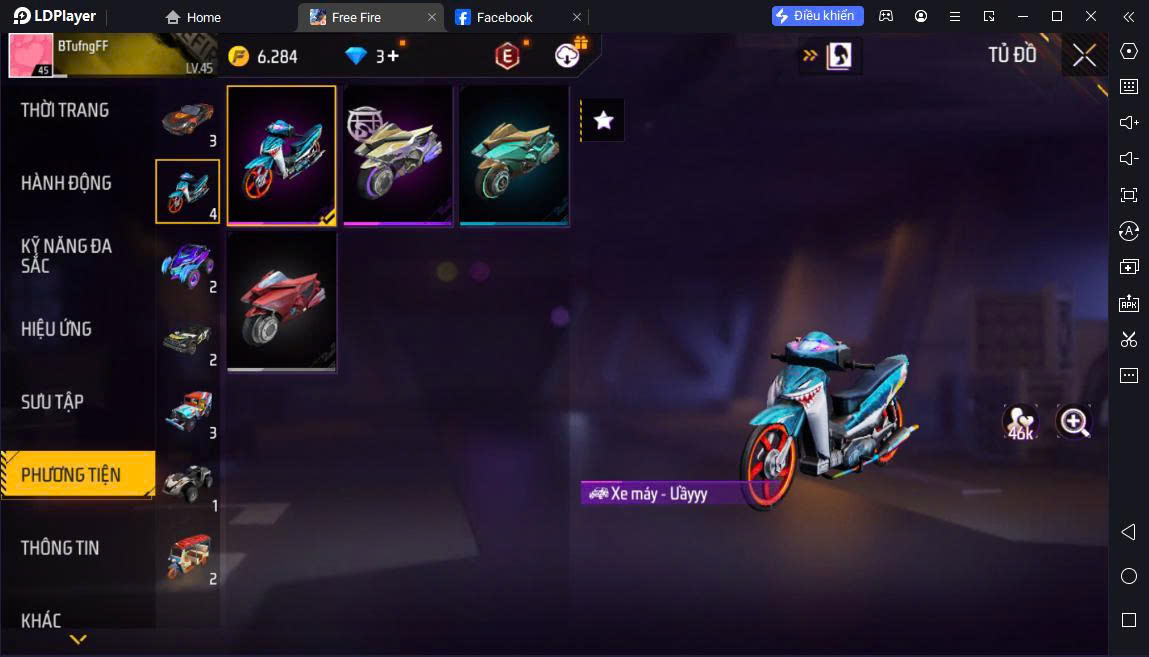Choose the red tuk-tuk vehicle type
Image resolution: width=1149 pixels, height=657 pixels.
coord(188,557)
